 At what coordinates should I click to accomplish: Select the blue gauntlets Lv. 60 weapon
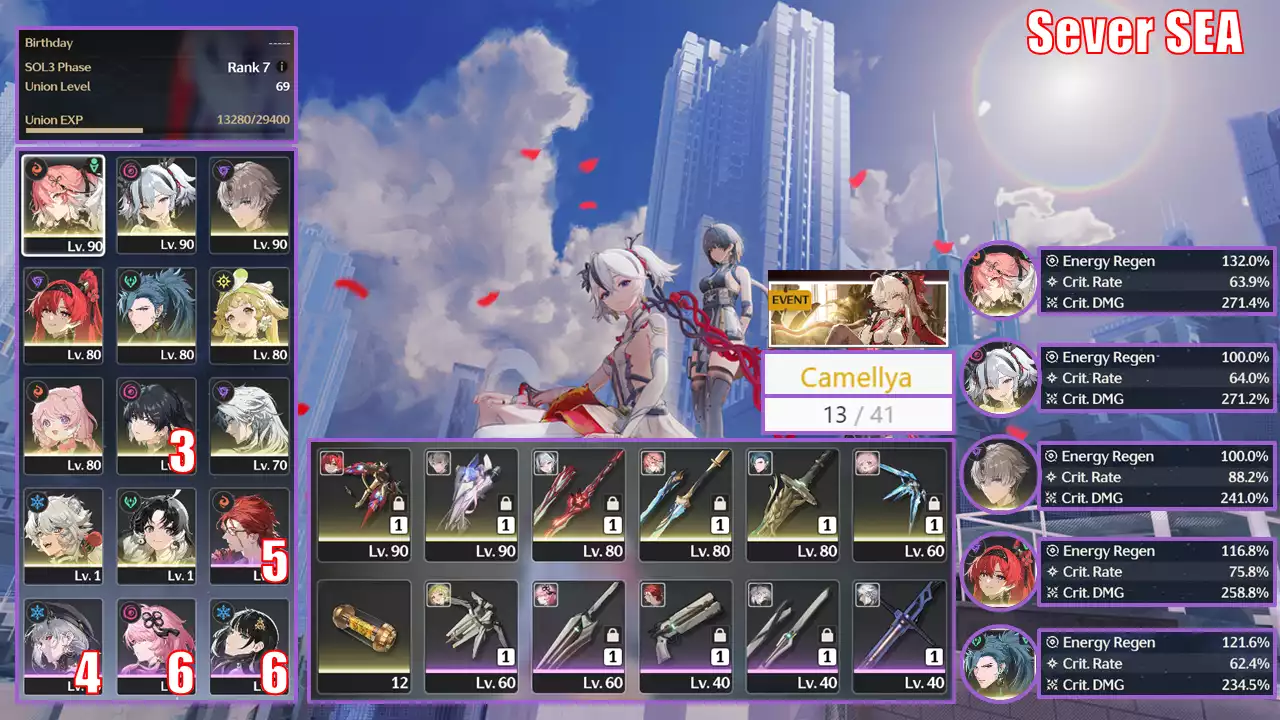click(x=899, y=504)
